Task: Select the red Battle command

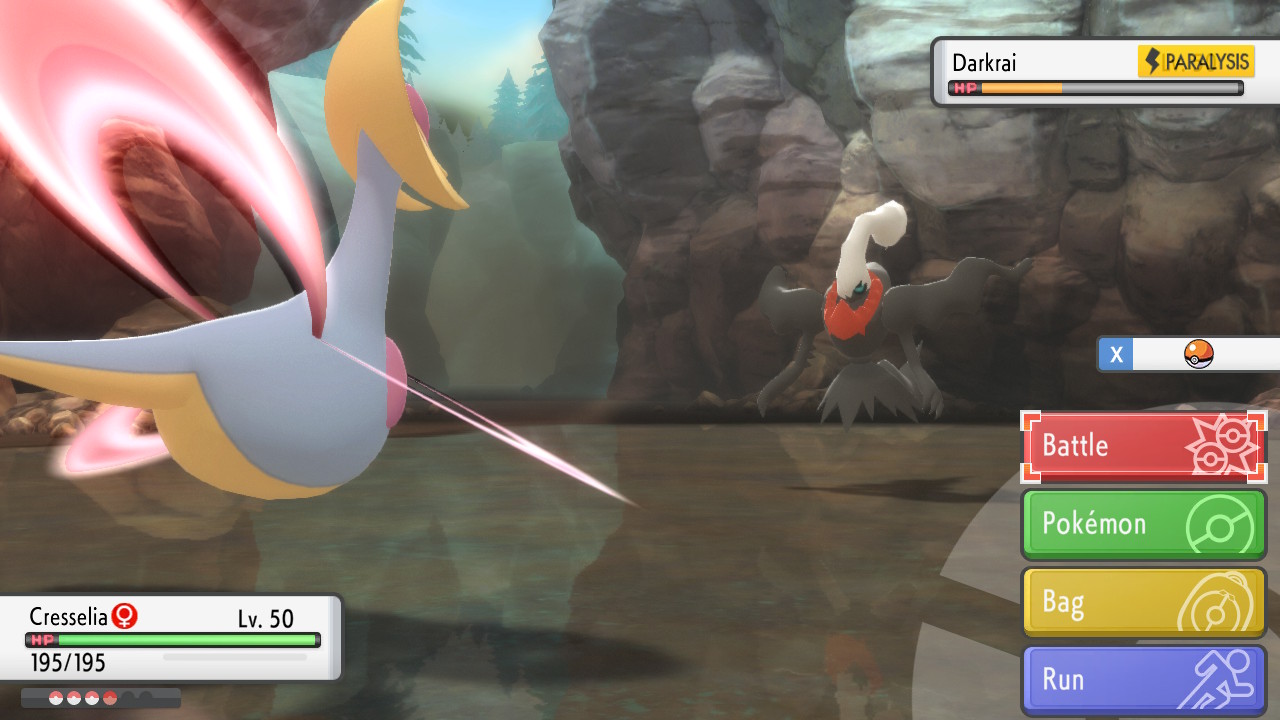Action: click(x=1143, y=446)
